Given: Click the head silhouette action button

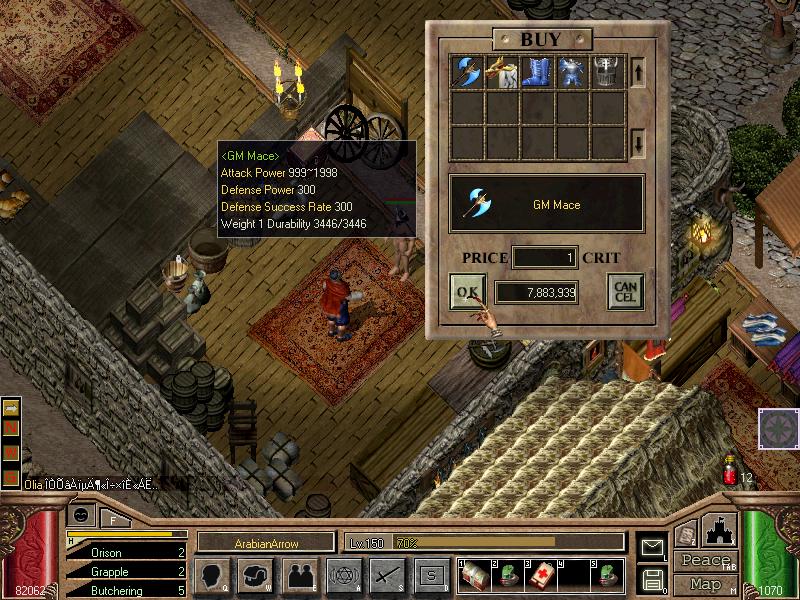Looking at the screenshot, I should [213, 575].
